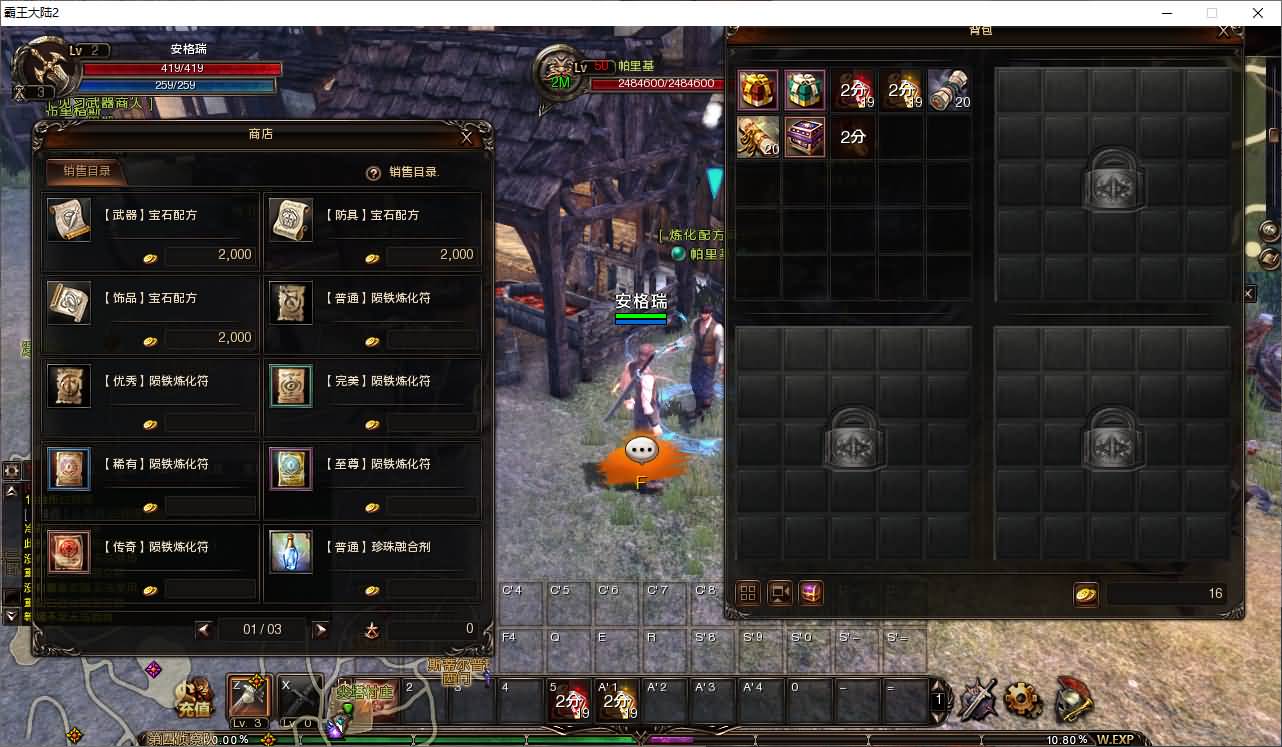The image size is (1282, 747).
Task: Select the scorpion item in the backpack
Action: (x=757, y=137)
